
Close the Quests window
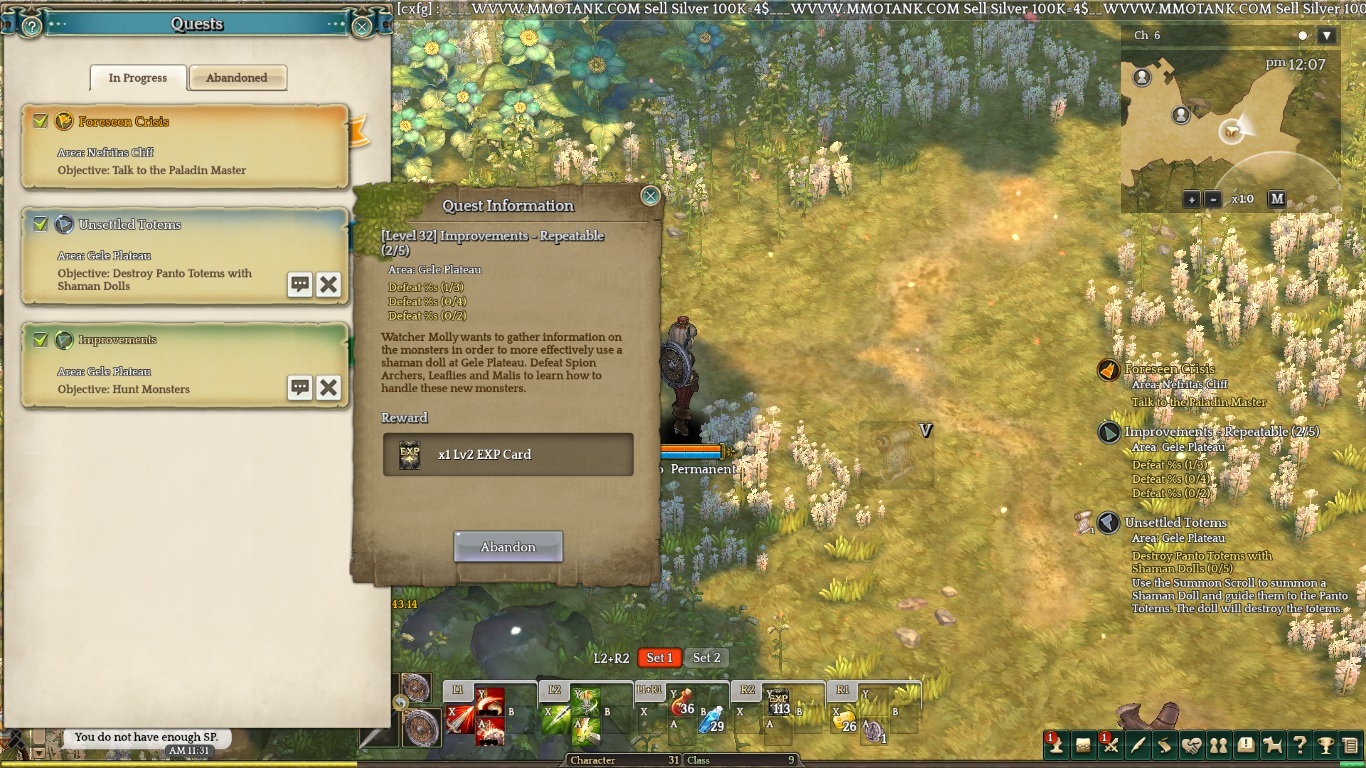(x=362, y=27)
